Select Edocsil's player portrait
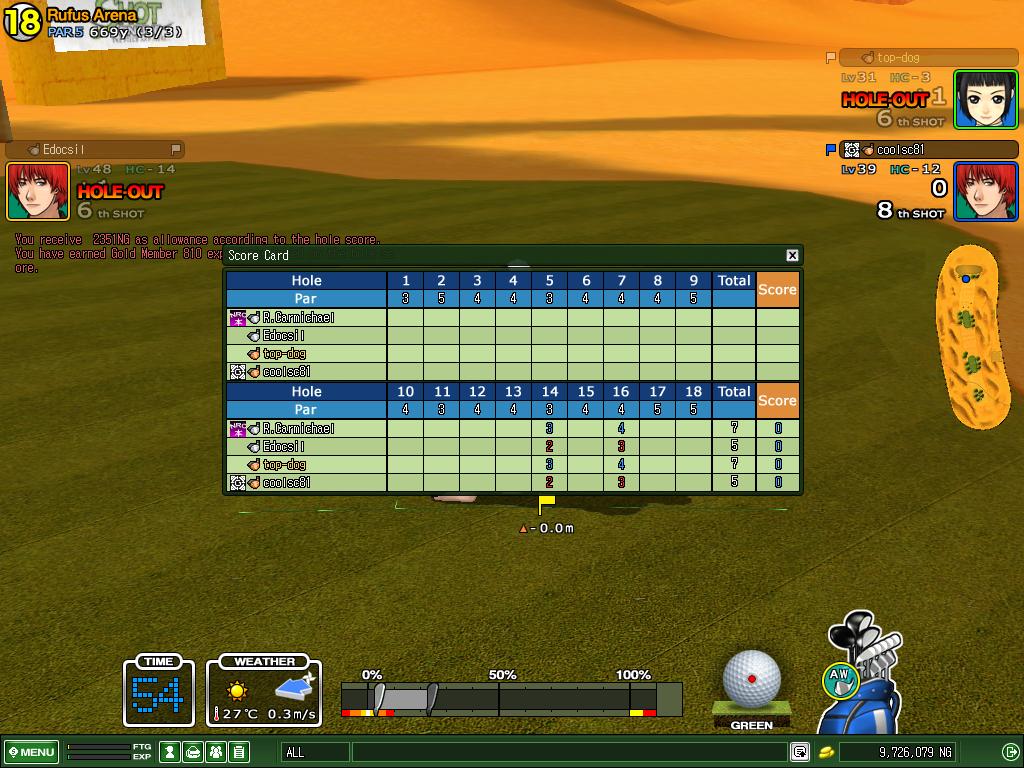Viewport: 1024px width, 768px height. point(38,191)
